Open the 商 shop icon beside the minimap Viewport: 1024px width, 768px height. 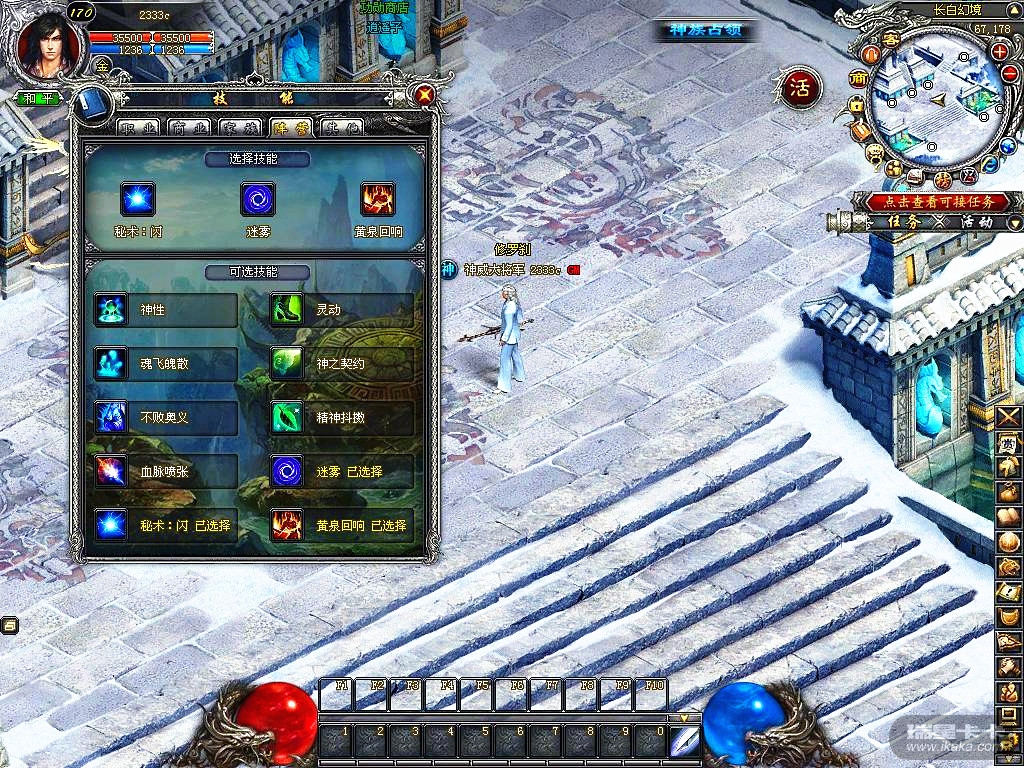tap(858, 79)
